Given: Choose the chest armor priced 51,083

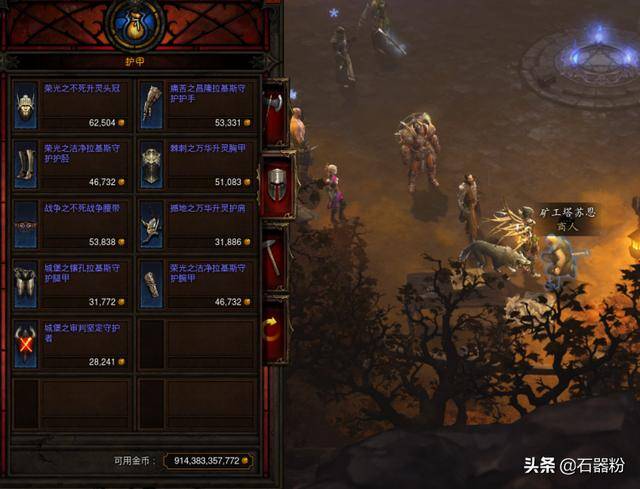Looking at the screenshot, I should [196, 163].
